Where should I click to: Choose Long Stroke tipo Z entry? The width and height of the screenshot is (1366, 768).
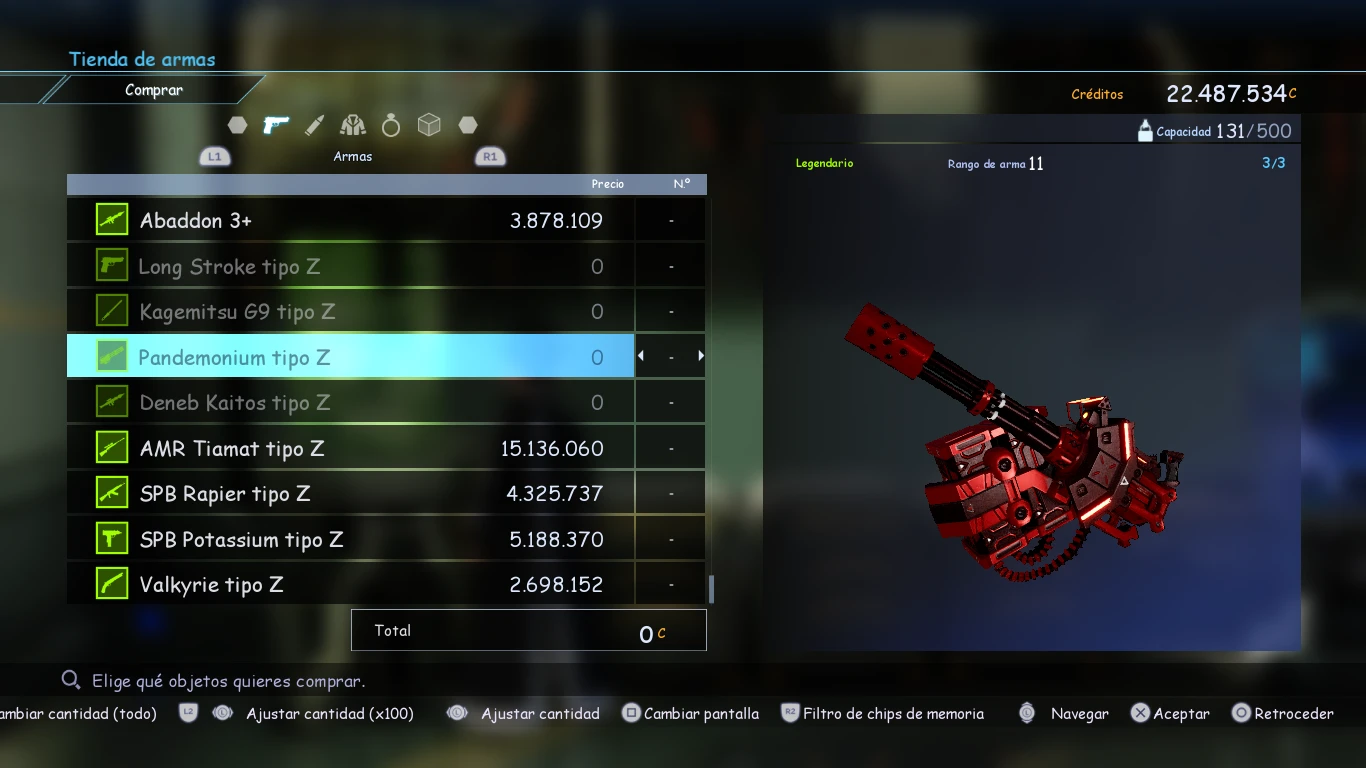point(350,266)
